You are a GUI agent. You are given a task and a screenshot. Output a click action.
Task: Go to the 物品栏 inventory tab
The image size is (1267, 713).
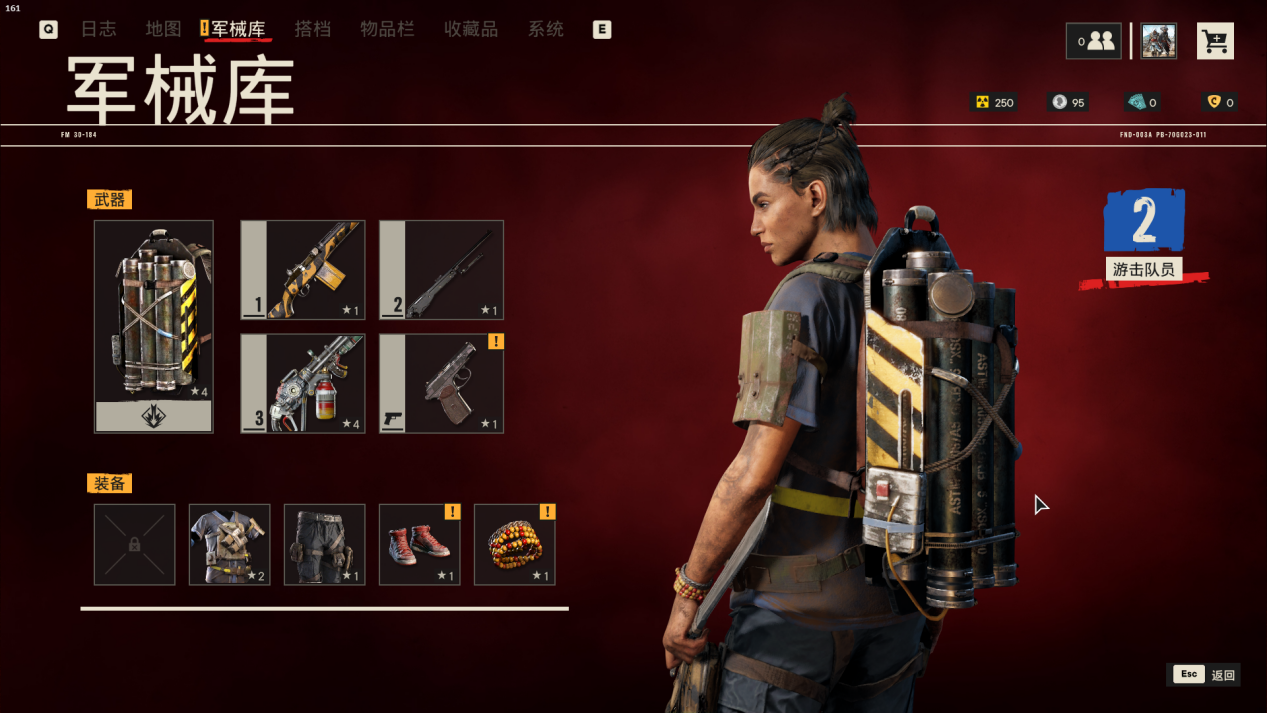pyautogui.click(x=387, y=29)
